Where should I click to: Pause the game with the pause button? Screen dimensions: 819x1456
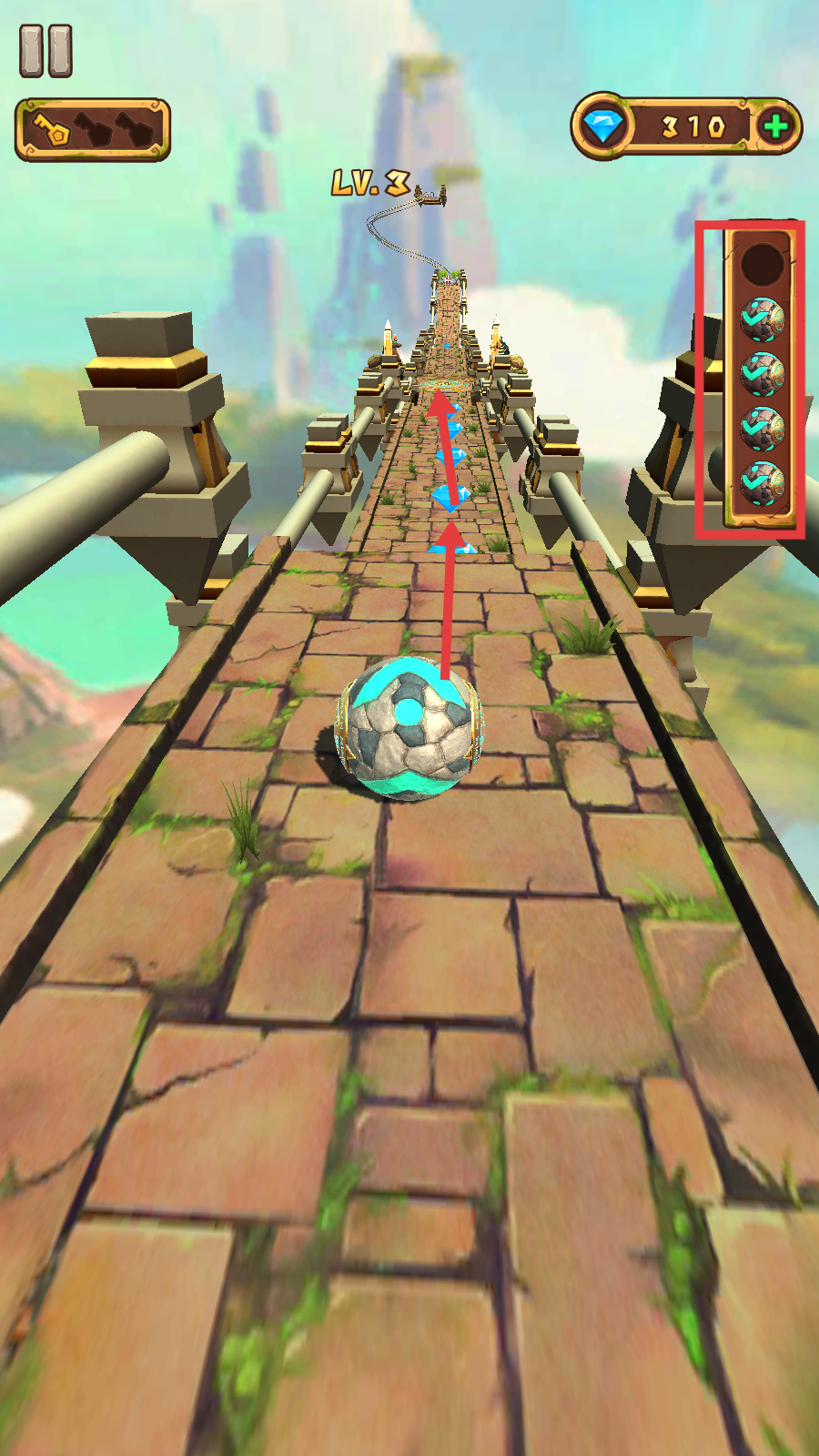(x=45, y=51)
